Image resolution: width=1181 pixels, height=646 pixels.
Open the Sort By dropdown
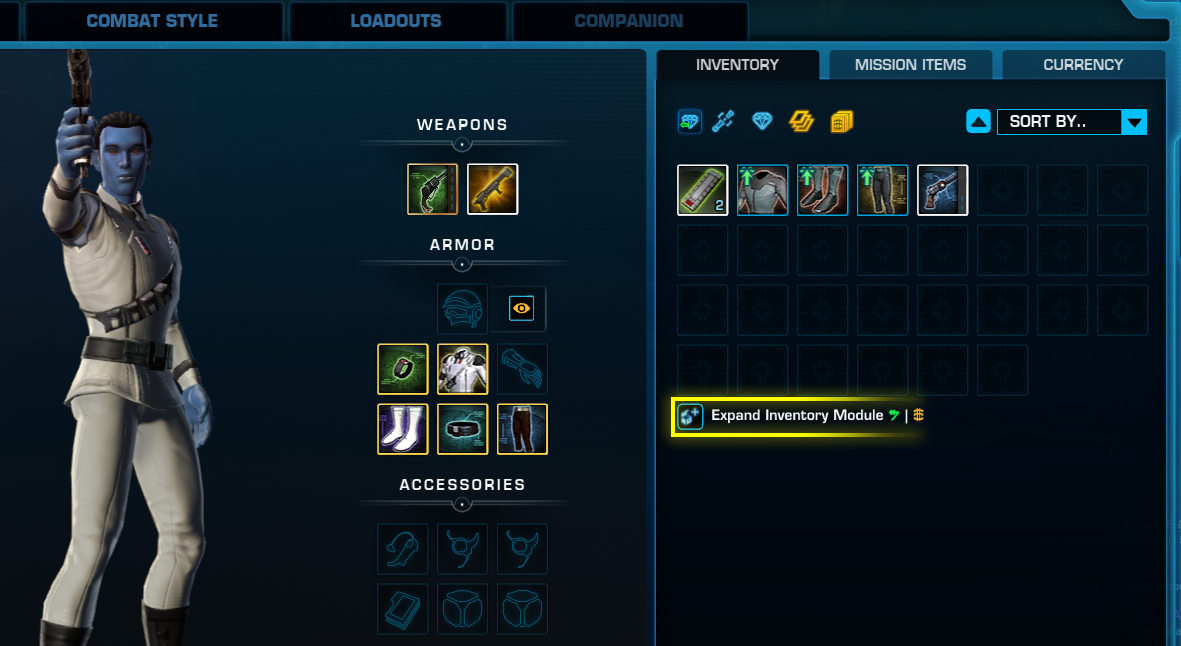pyautogui.click(x=1071, y=122)
